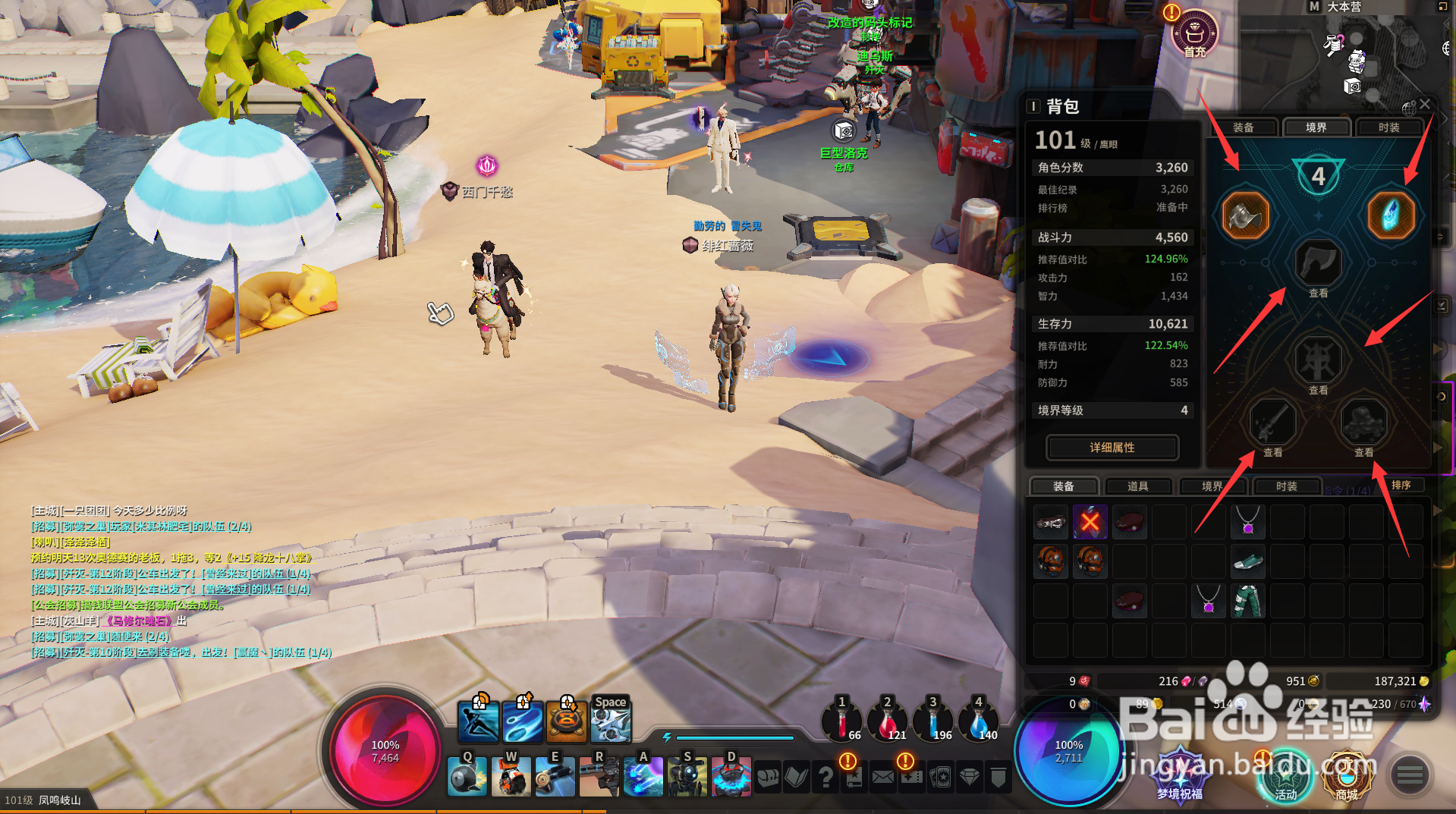Image resolution: width=1456 pixels, height=814 pixels.
Task: Open the 详细属性 detailed stats
Action: pyautogui.click(x=1112, y=448)
